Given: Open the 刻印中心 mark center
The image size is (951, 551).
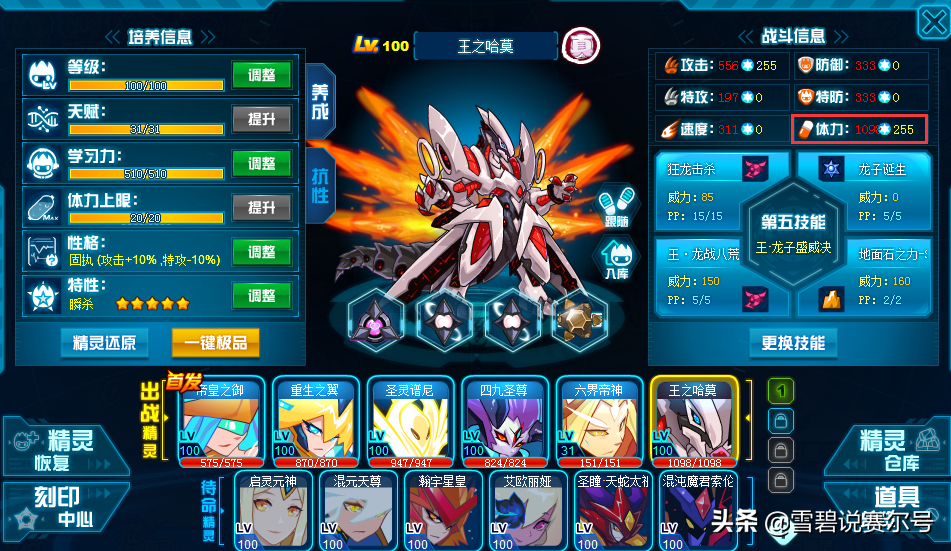Looking at the screenshot, I should (x=60, y=508).
